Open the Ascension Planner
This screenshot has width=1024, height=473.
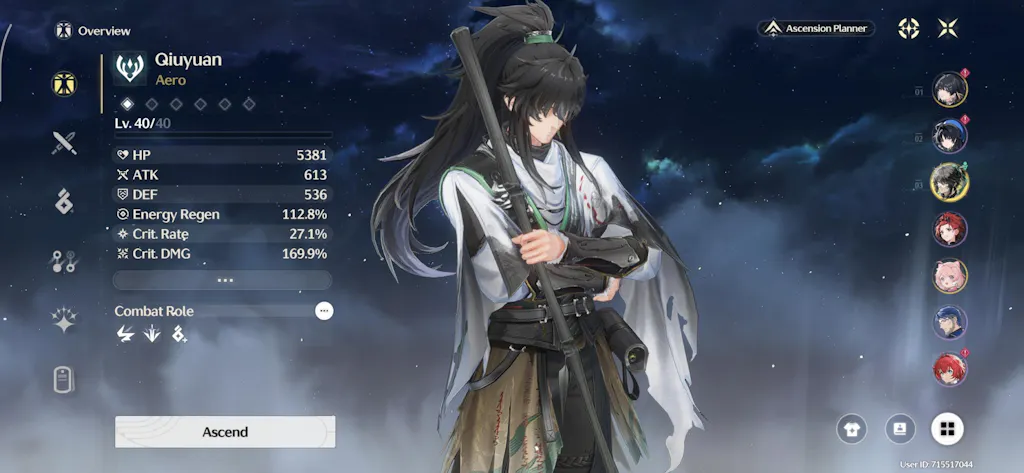[x=816, y=29]
